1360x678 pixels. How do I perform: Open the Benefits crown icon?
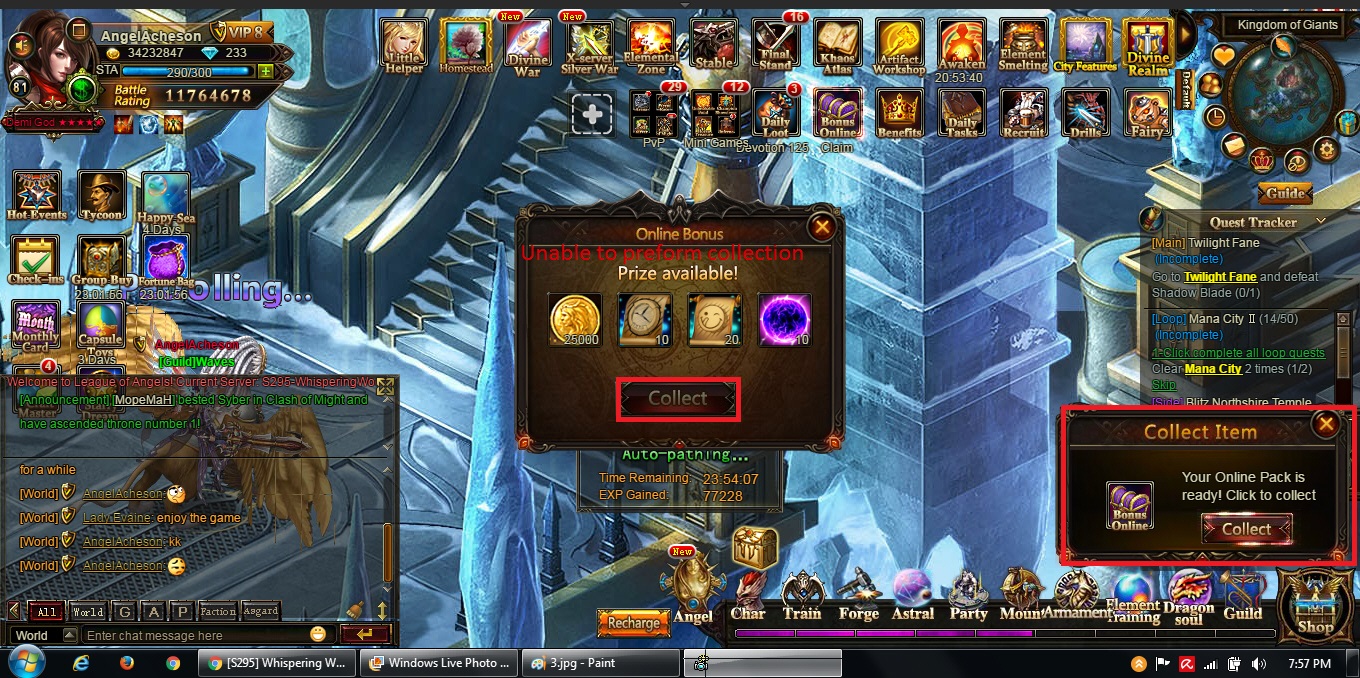(899, 114)
